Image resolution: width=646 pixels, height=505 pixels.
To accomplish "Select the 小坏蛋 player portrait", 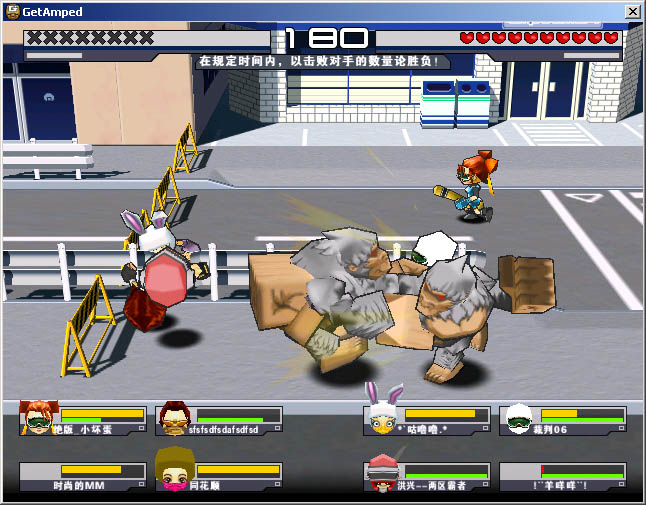I will (38, 418).
